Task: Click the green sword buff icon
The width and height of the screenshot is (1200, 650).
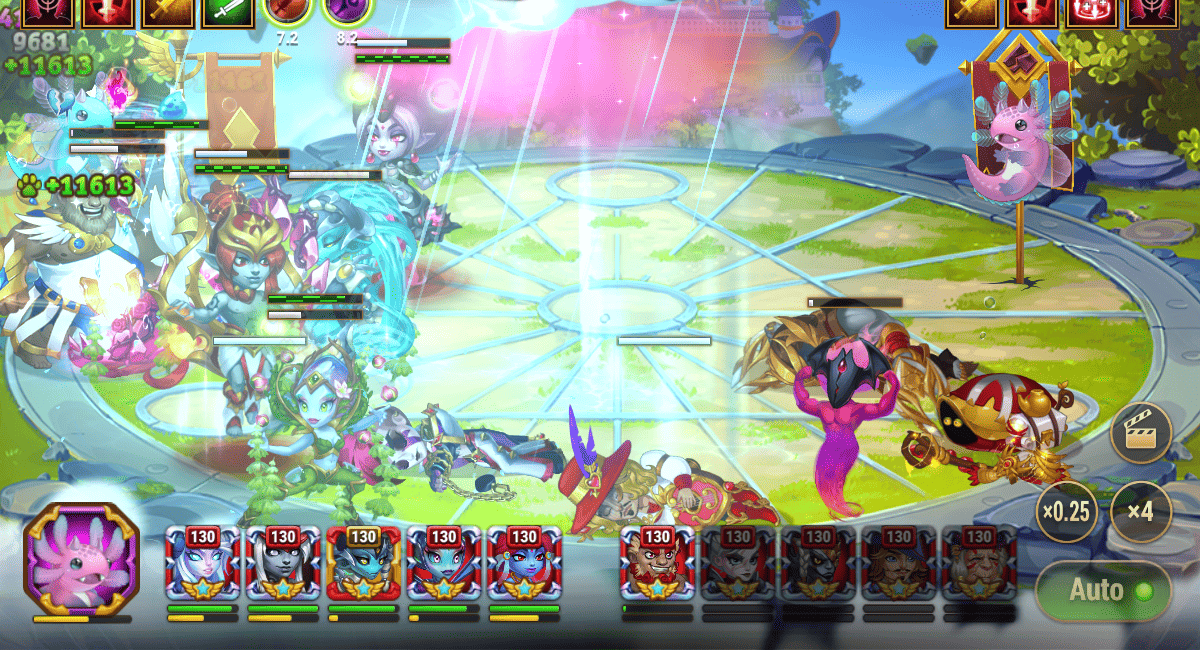Action: (228, 12)
